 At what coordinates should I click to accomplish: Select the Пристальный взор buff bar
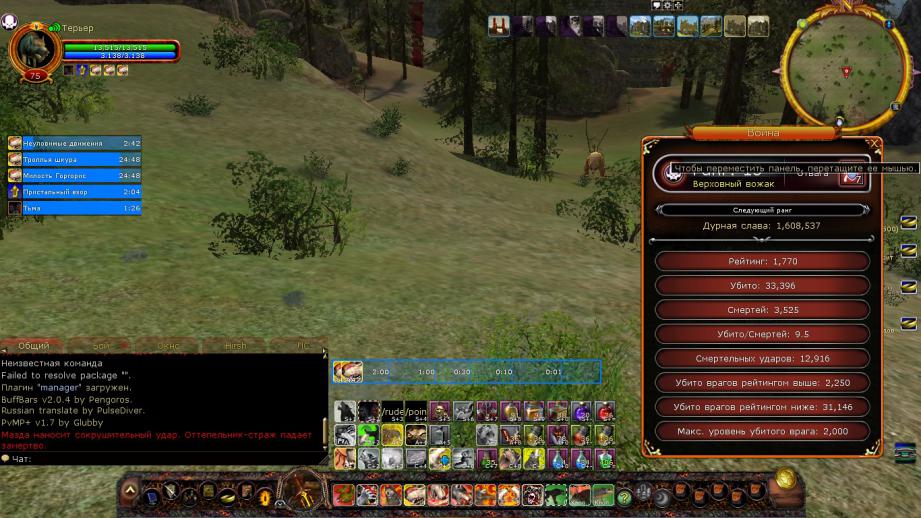point(74,191)
